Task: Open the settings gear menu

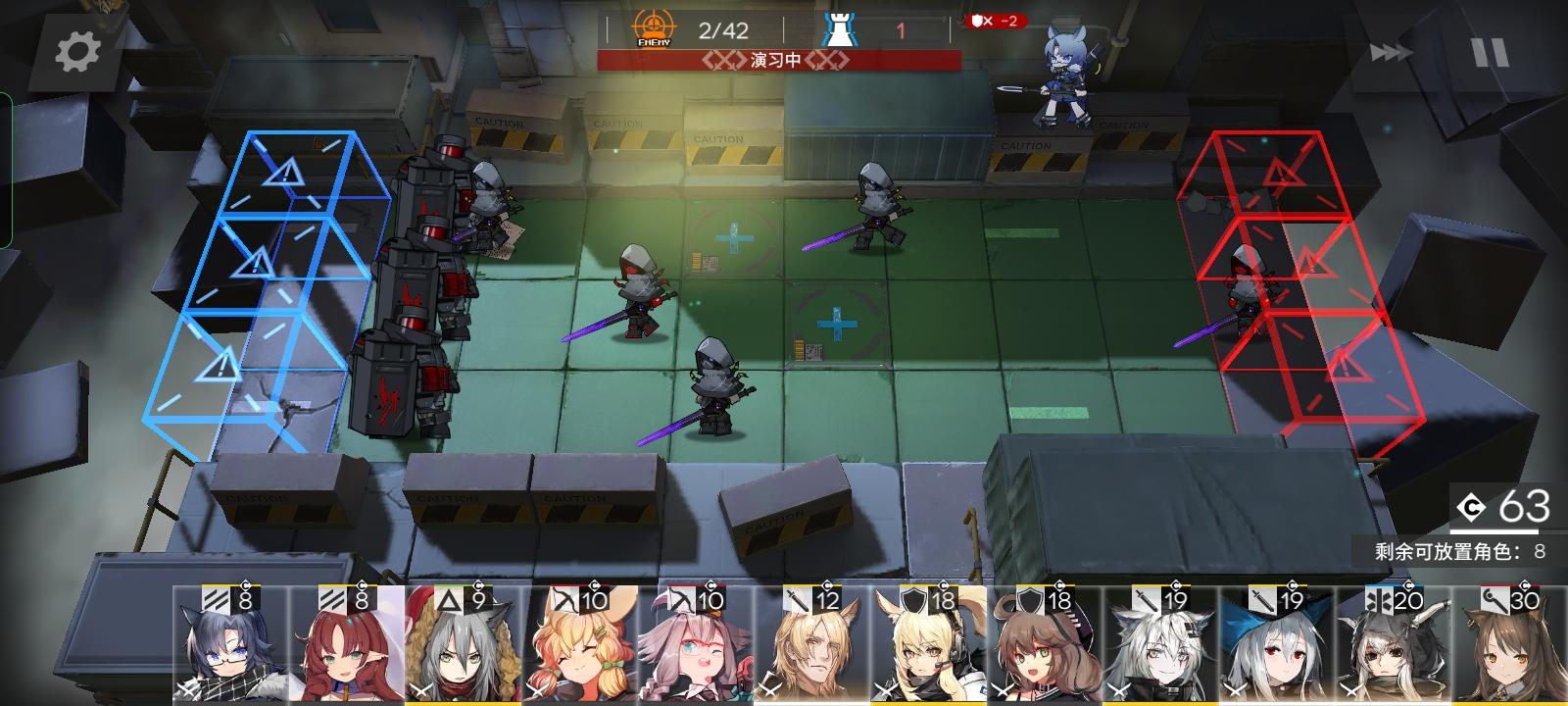Action: 76,53
